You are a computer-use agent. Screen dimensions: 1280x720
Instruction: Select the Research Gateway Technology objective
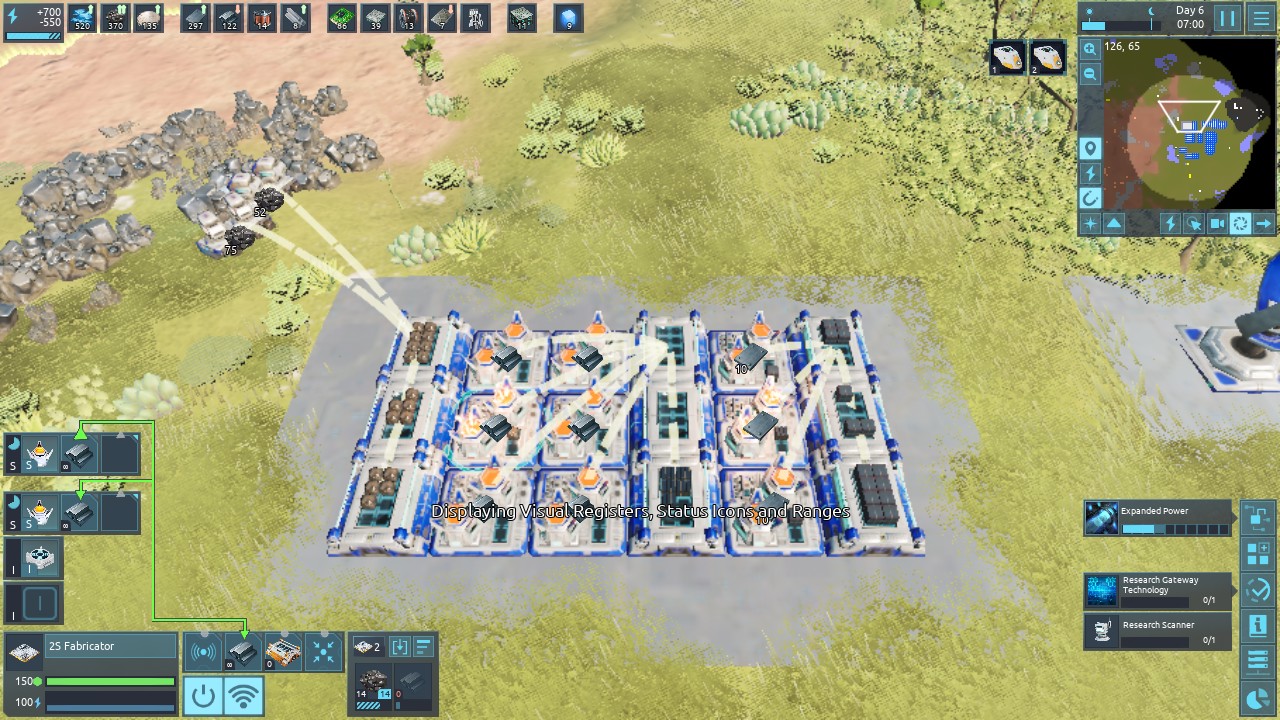click(1157, 591)
